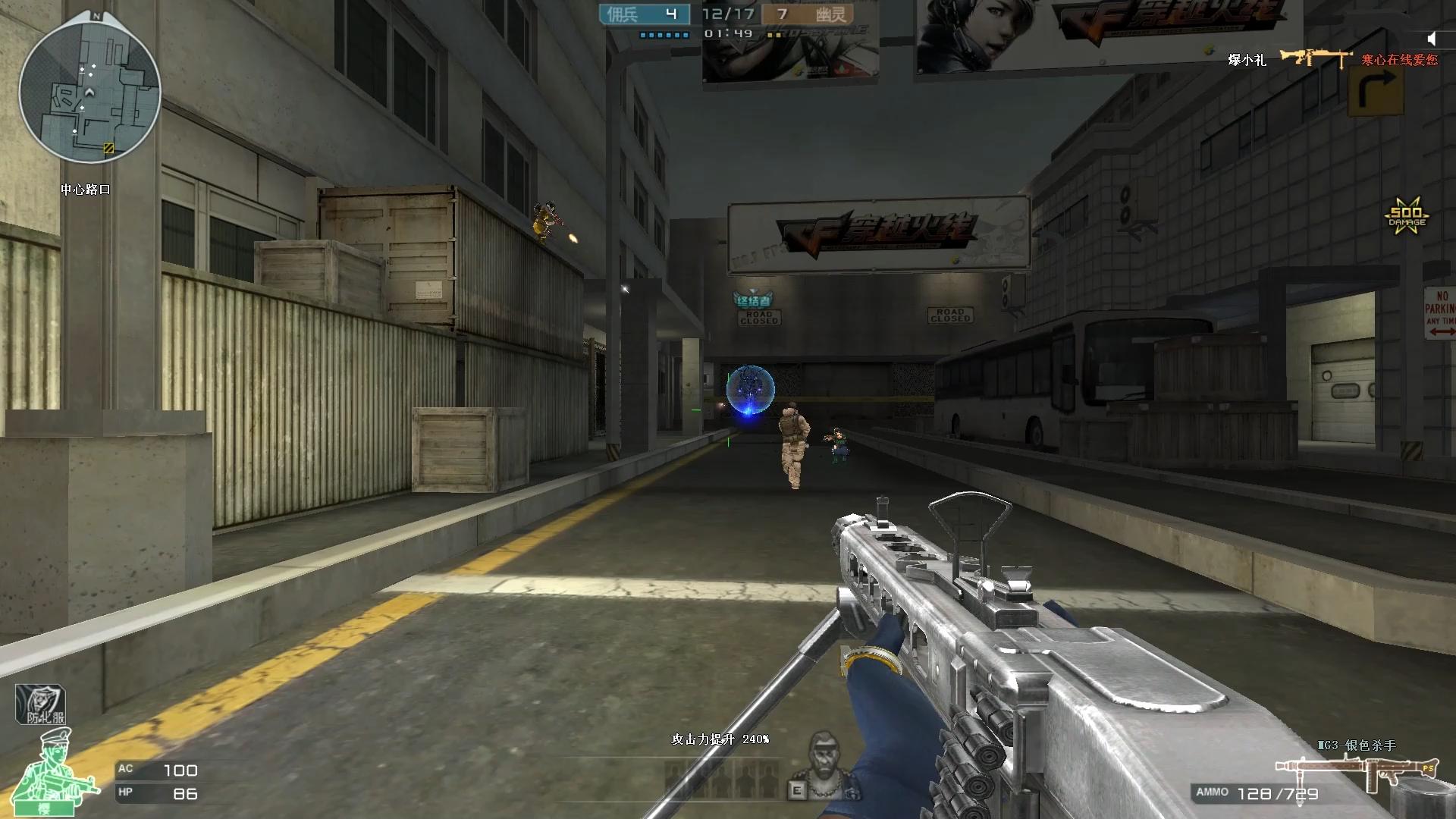Toggle the speaker sound icon
Viewport: 1456px width, 819px height.
pos(1432,39)
